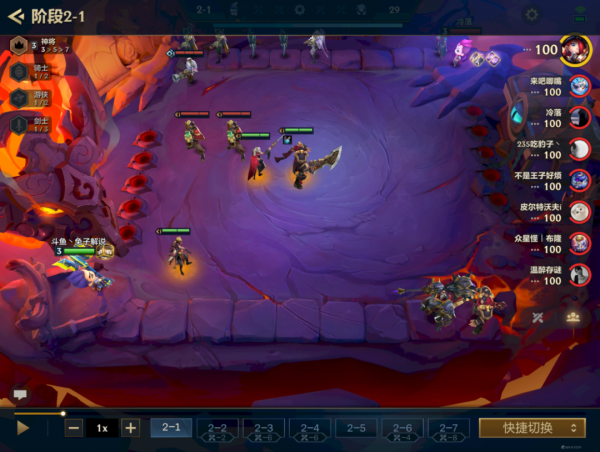Open the chat bubble icon
Image resolution: width=600 pixels, height=452 pixels.
pos(19,396)
